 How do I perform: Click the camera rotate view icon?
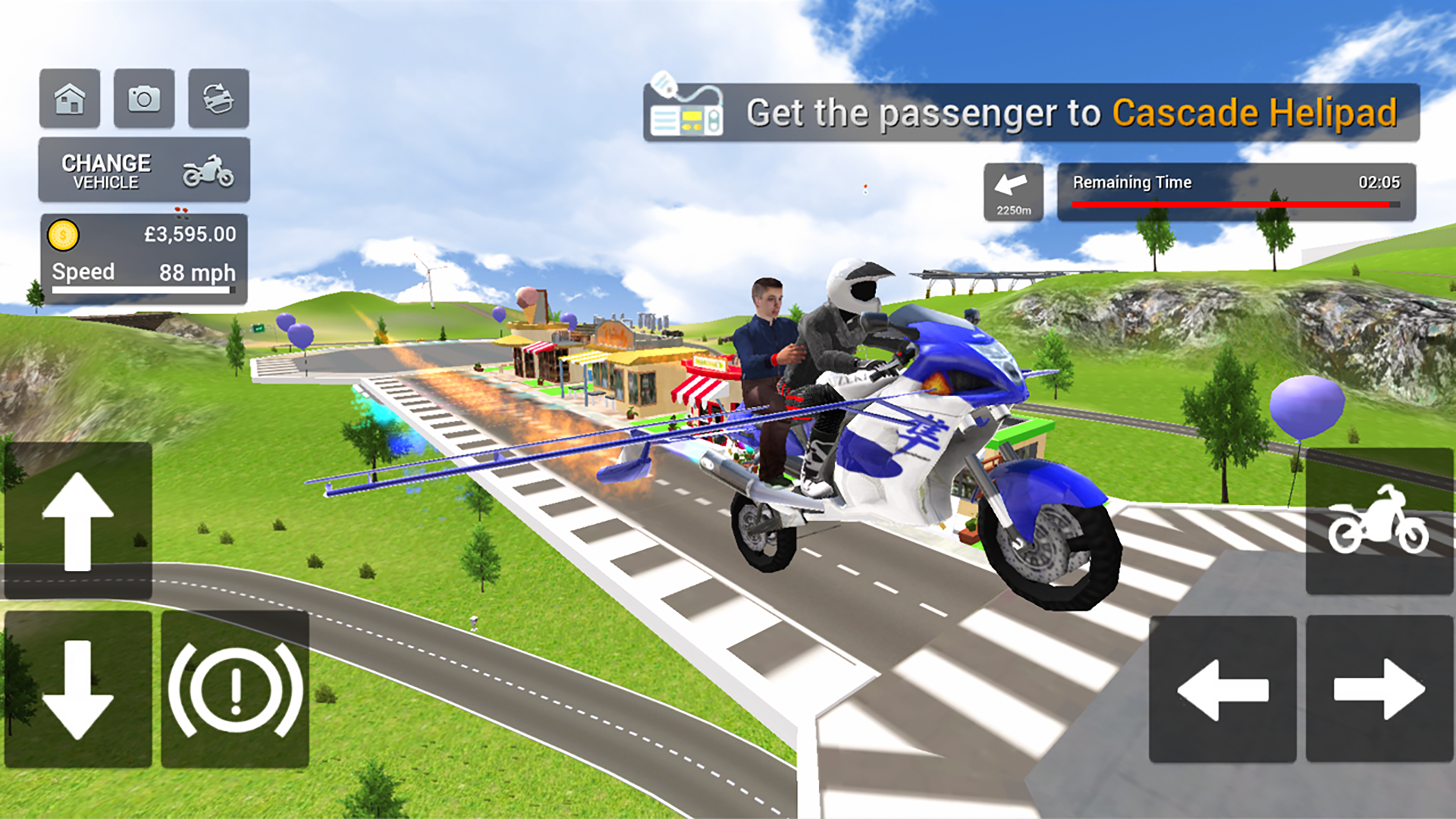click(x=218, y=99)
